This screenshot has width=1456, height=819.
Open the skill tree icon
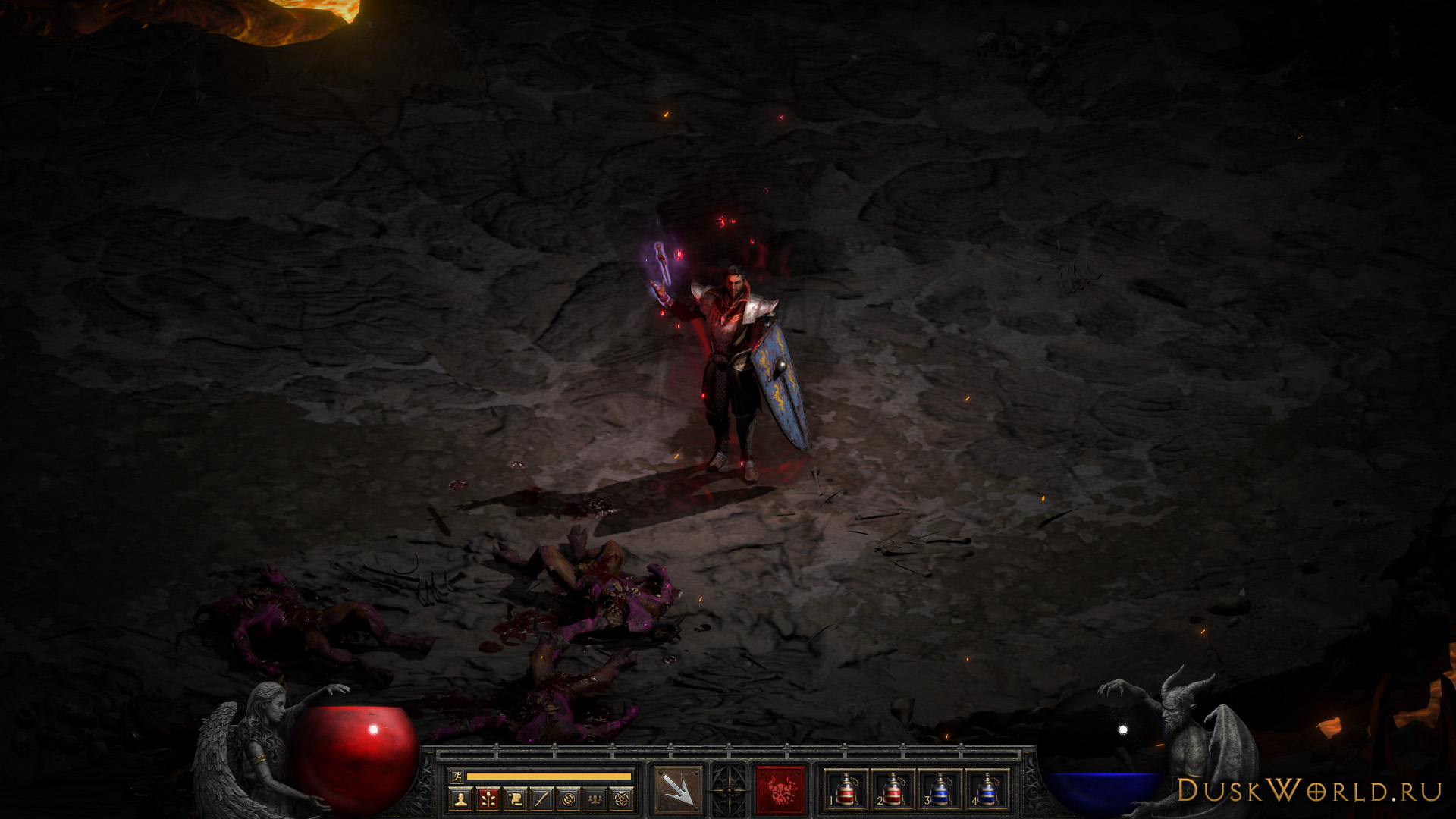(x=488, y=798)
